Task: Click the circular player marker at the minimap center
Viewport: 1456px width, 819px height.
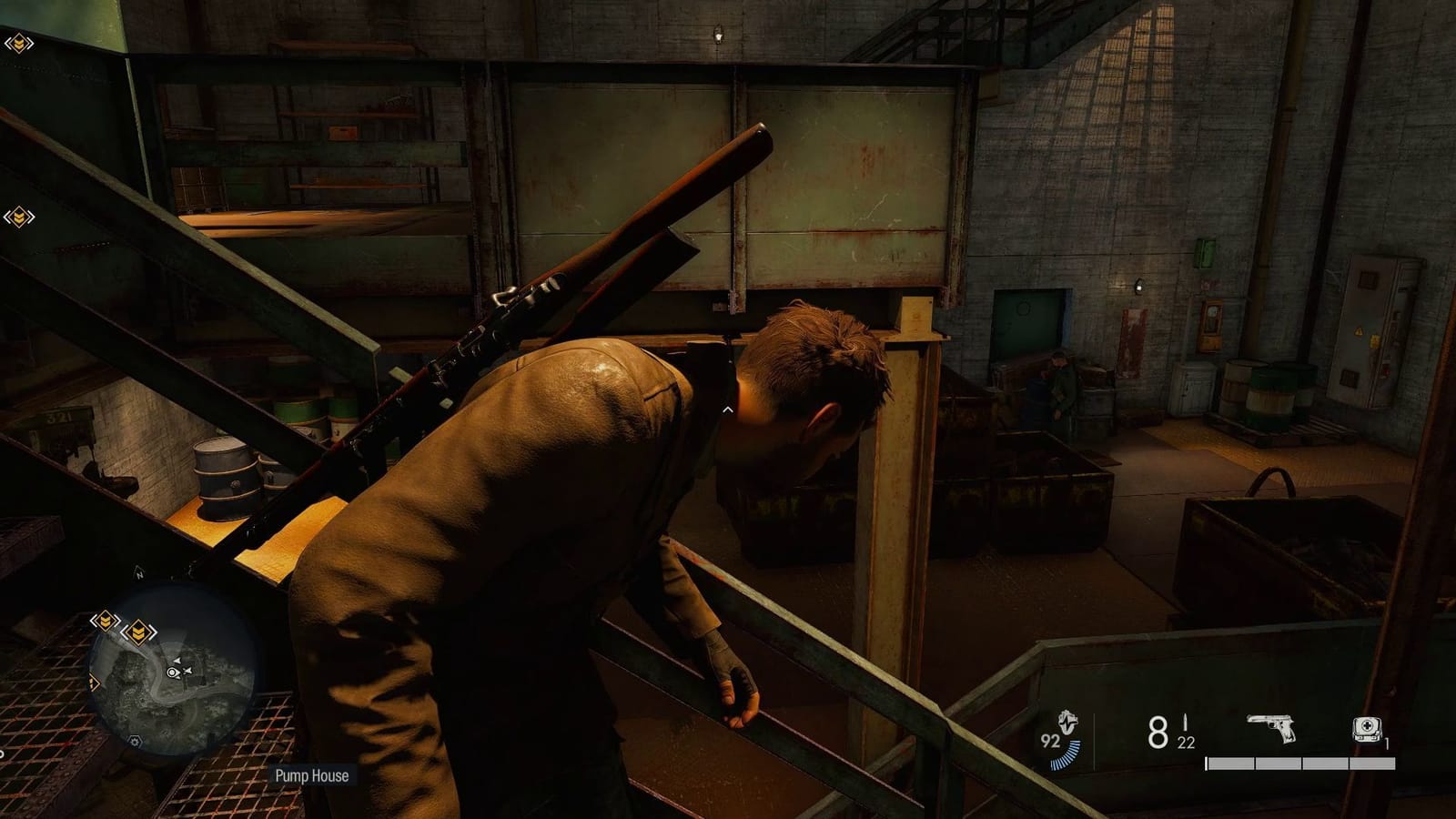Action: pos(171,672)
